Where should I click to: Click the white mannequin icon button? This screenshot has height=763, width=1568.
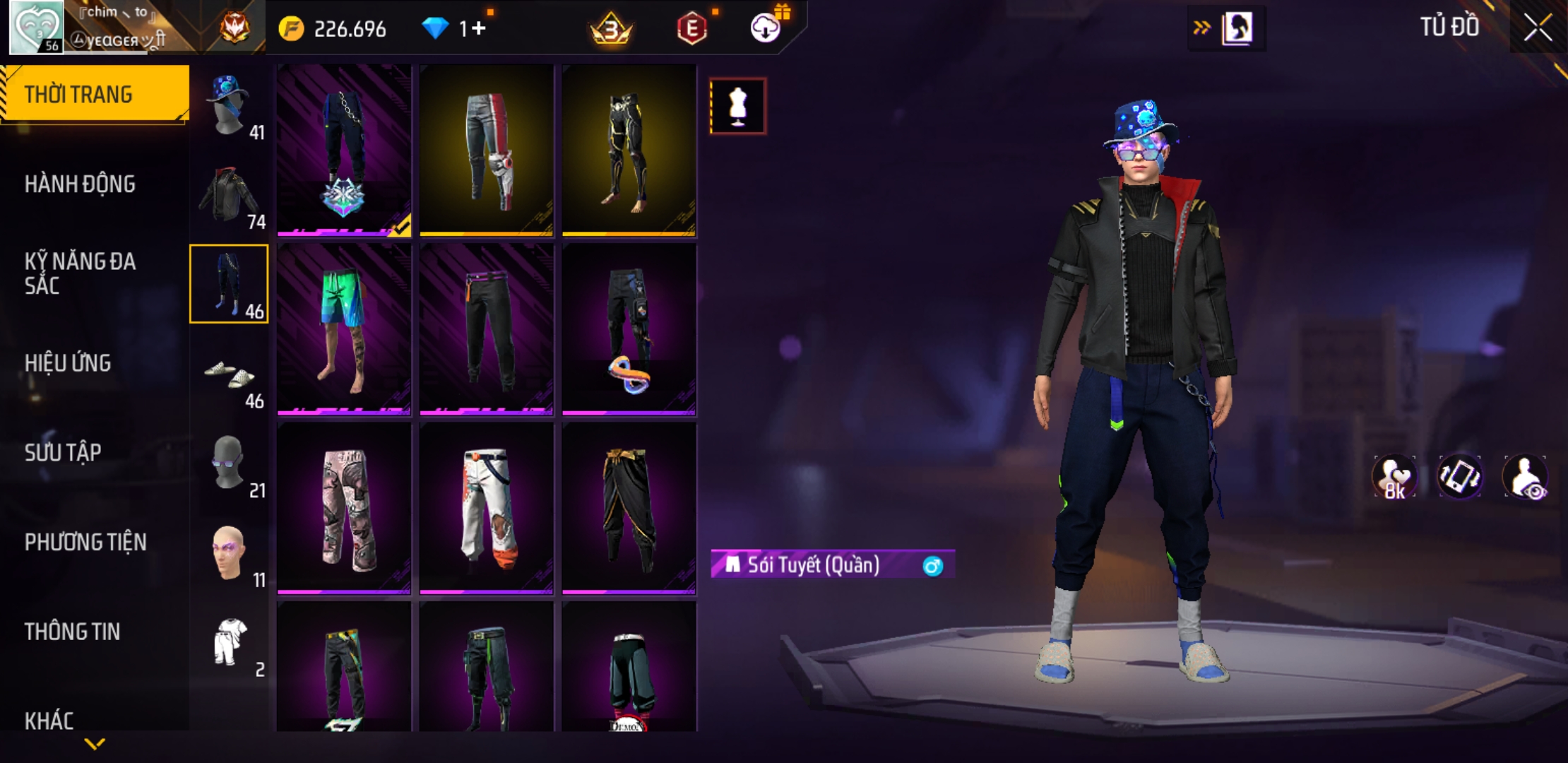pos(738,107)
